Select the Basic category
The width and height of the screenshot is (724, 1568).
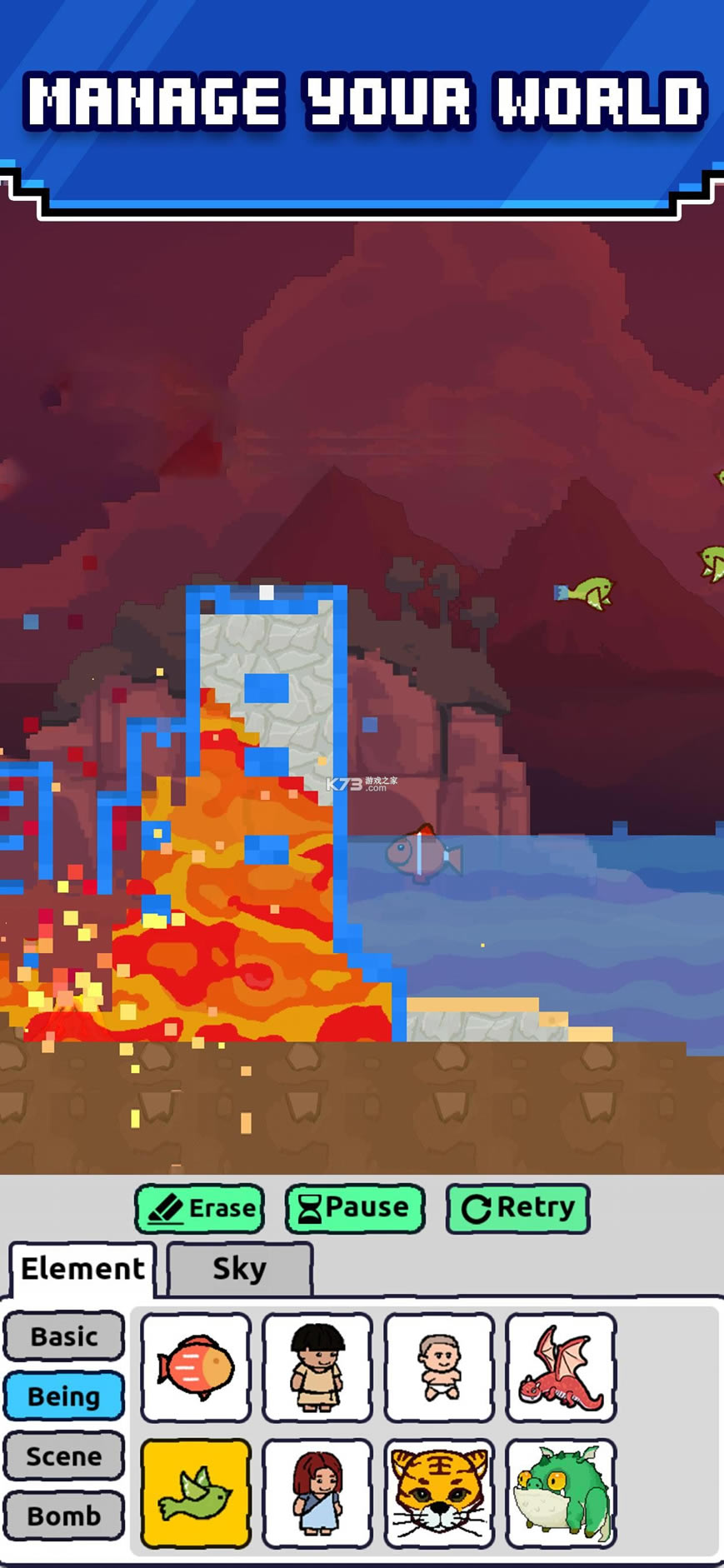pyautogui.click(x=64, y=1336)
